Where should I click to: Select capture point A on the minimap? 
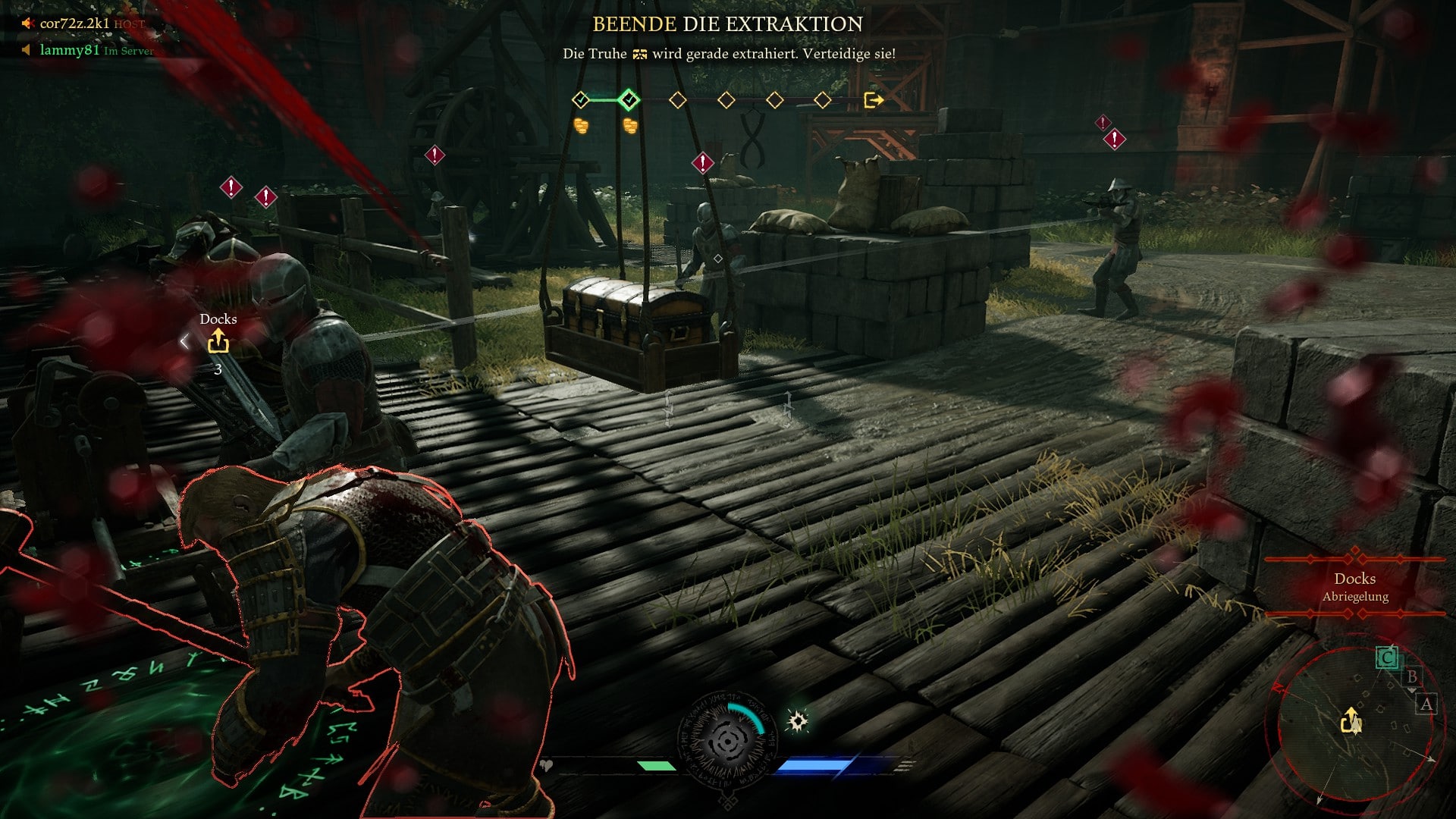pos(1426,704)
